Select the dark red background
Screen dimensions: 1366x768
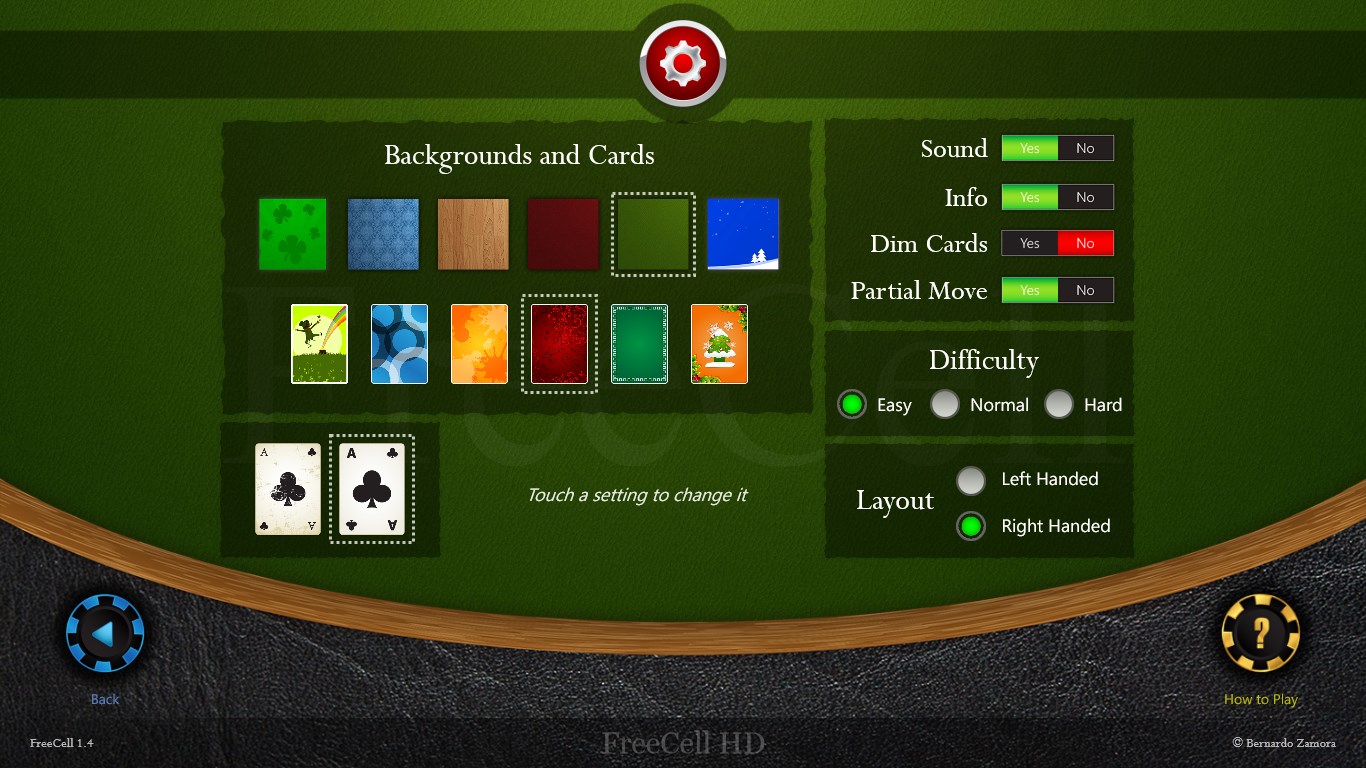point(563,234)
